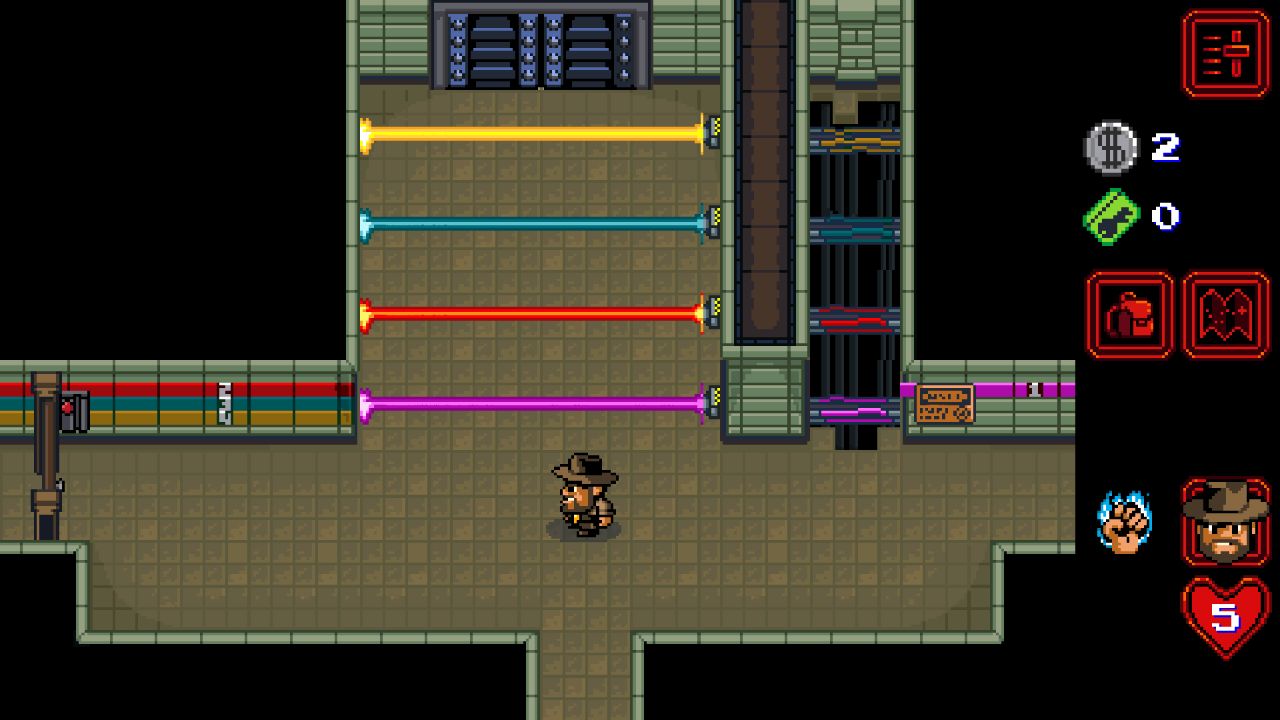The image size is (1280, 720).
Task: Open the red backpack inventory
Action: coord(1129,315)
